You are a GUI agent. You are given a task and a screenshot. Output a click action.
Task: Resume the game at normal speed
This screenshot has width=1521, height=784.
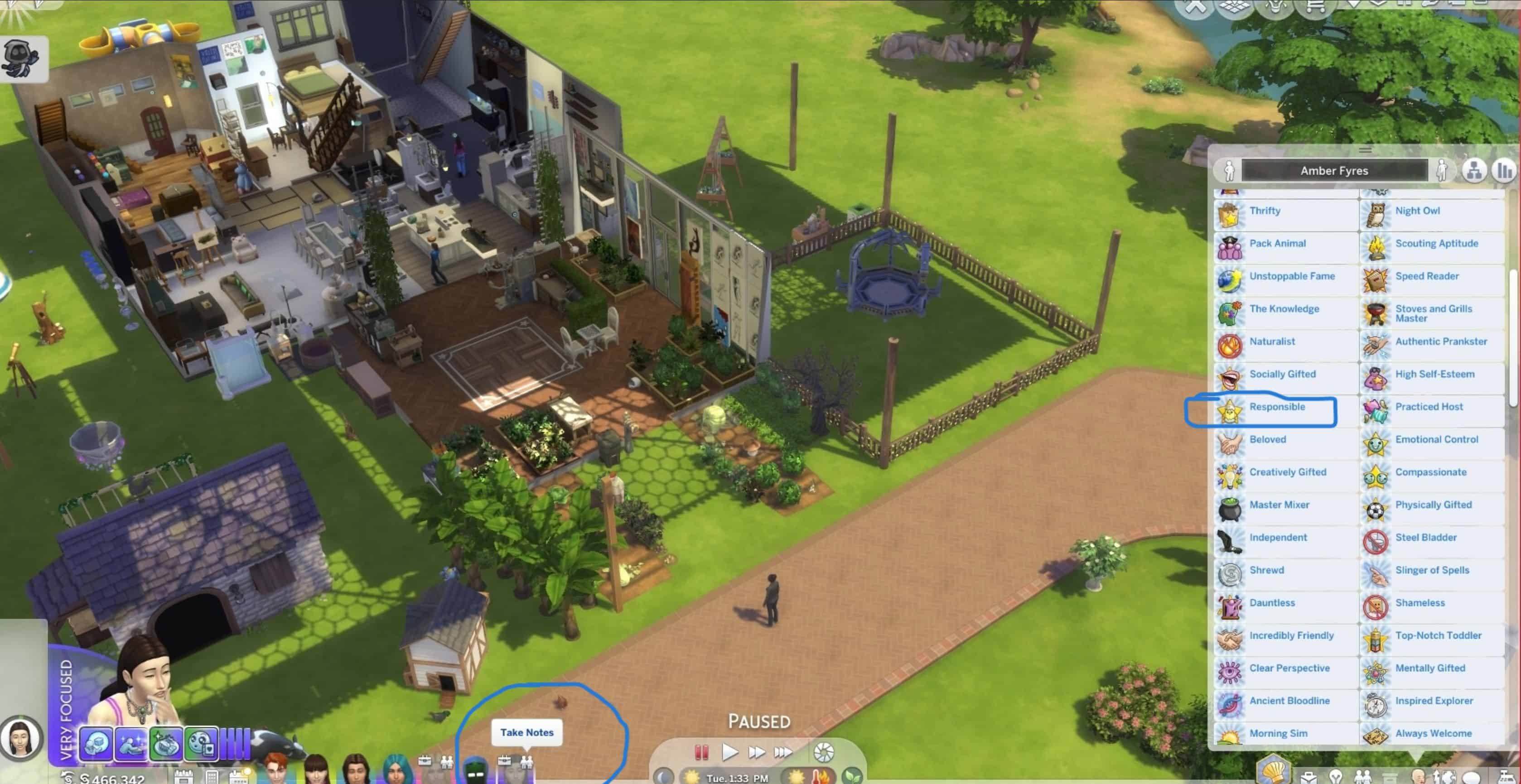point(730,752)
